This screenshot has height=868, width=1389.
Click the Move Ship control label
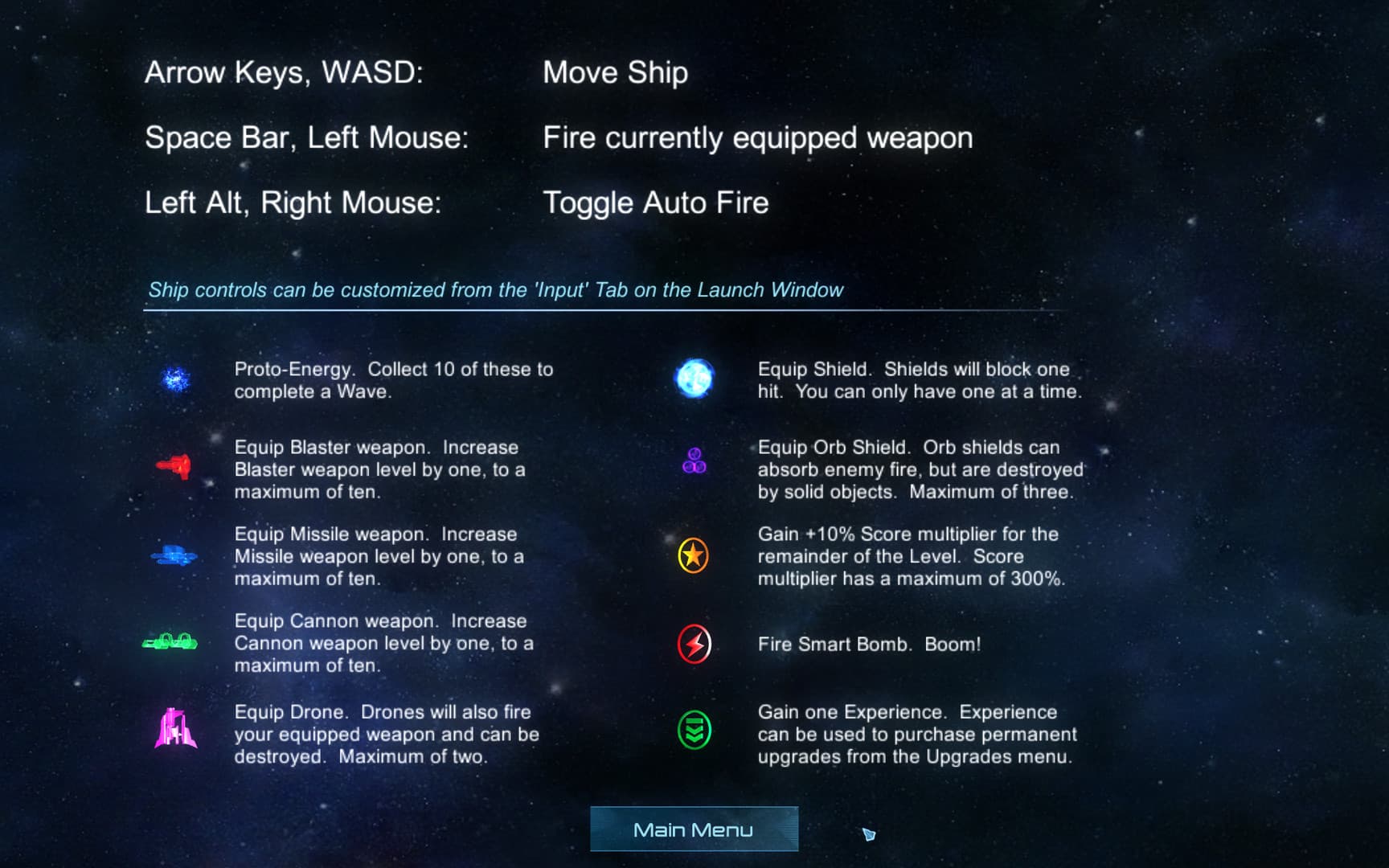click(616, 72)
